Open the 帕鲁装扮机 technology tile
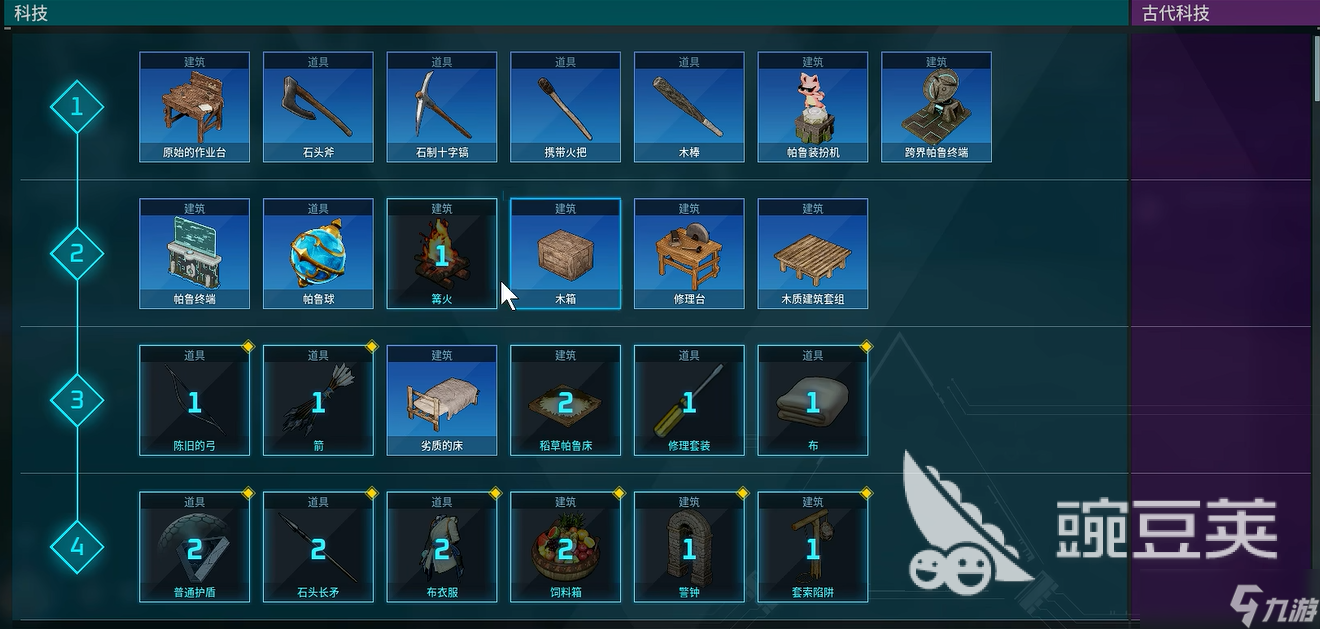This screenshot has width=1320, height=629. pyautogui.click(x=813, y=107)
